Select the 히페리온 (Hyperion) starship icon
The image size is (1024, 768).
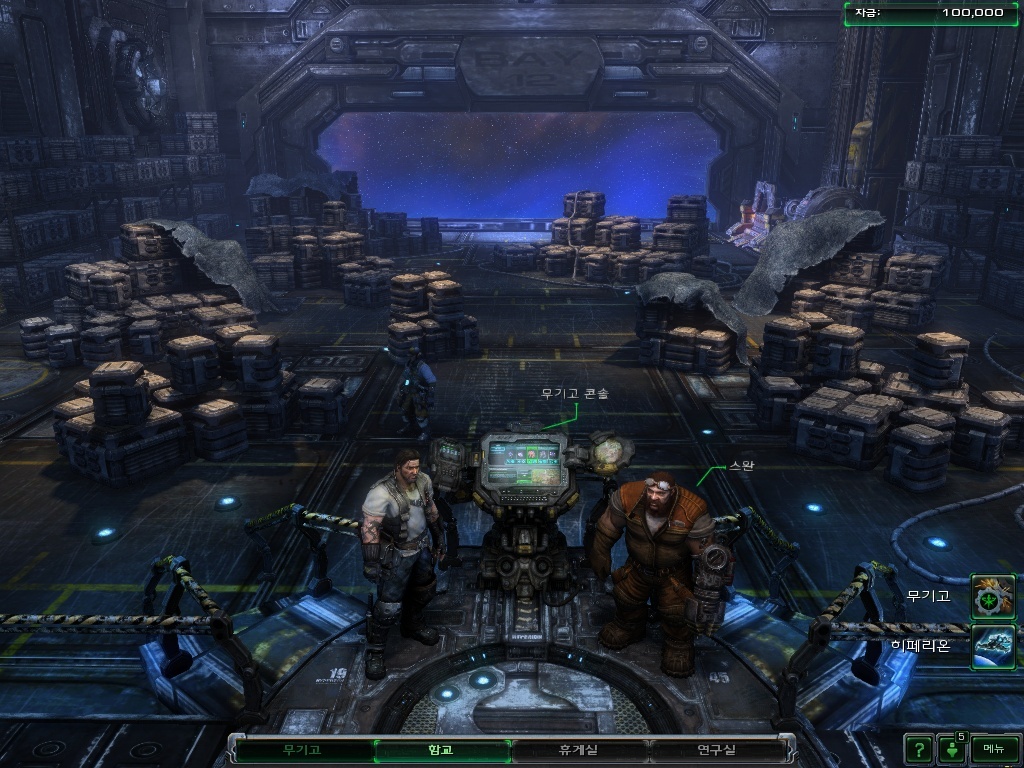point(993,646)
